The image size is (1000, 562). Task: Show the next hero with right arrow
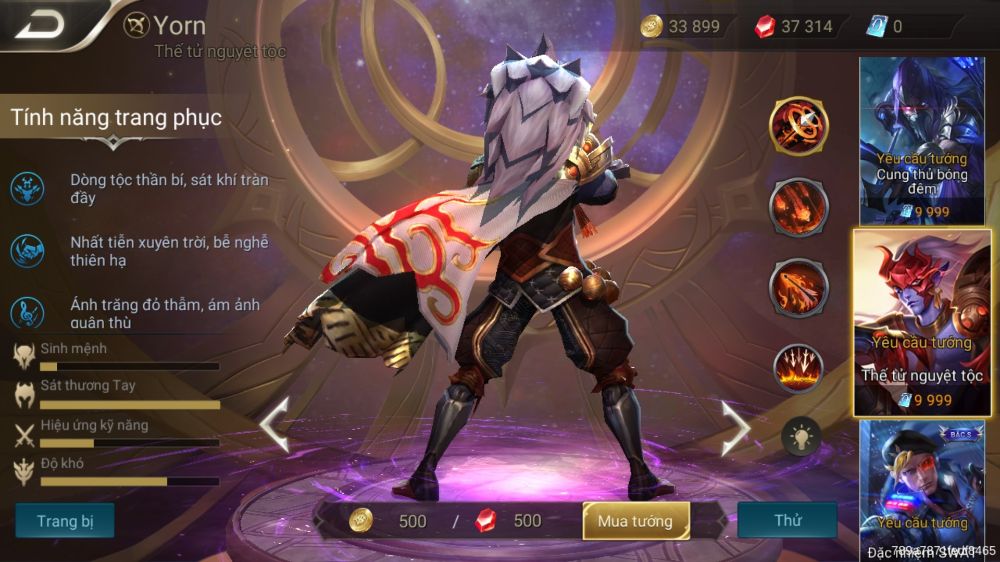point(736,425)
